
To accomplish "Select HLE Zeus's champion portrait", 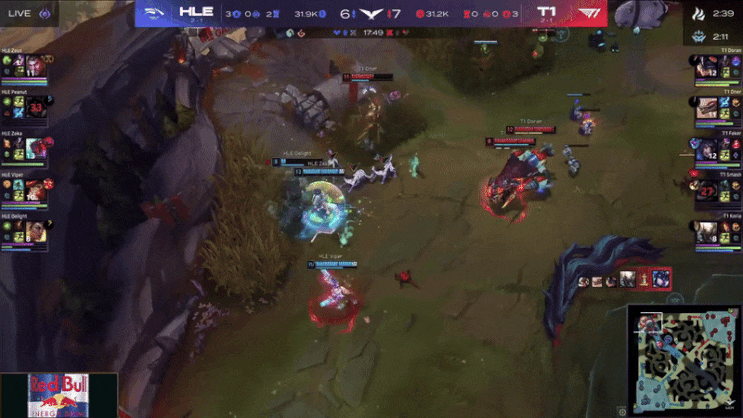I will point(38,64).
